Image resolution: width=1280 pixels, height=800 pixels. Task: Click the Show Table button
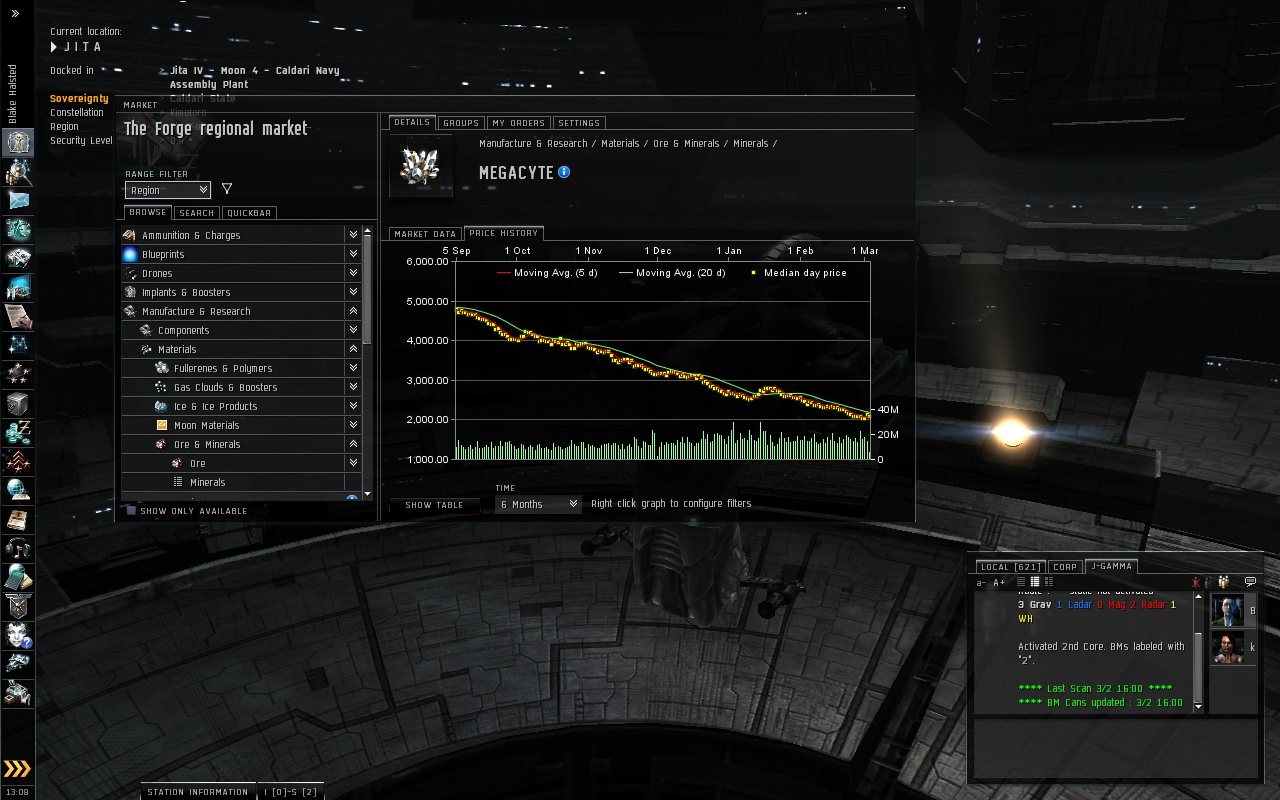click(x=434, y=505)
